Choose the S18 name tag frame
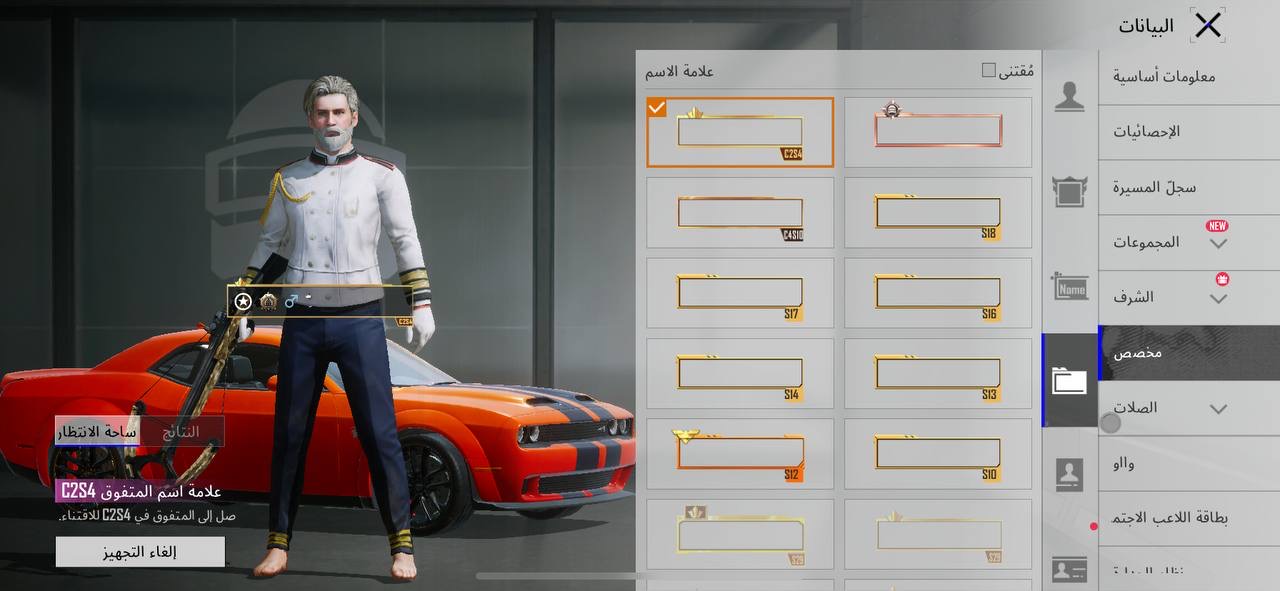This screenshot has width=1280, height=591. tap(938, 213)
